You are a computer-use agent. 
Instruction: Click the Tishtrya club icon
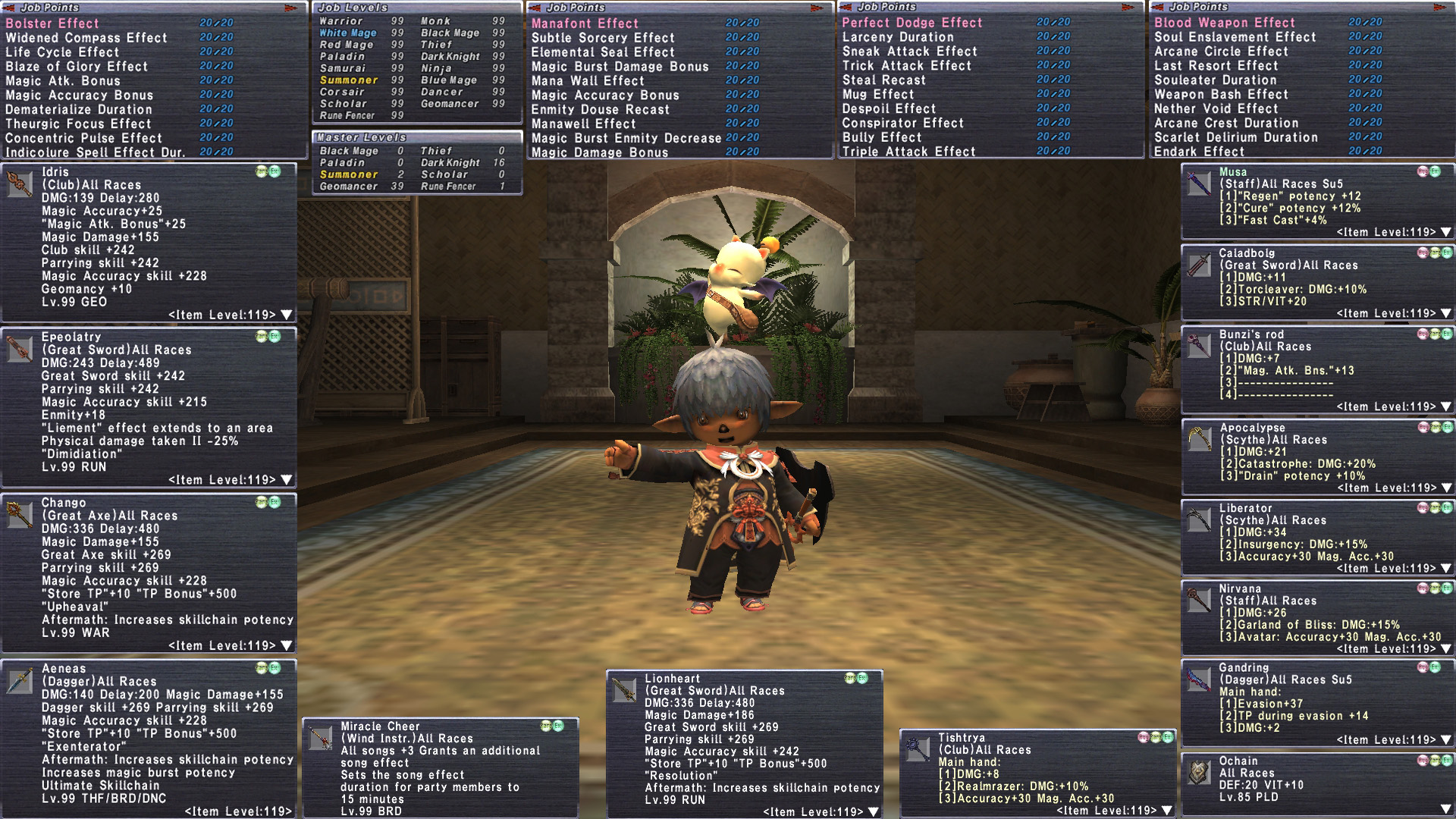918,748
